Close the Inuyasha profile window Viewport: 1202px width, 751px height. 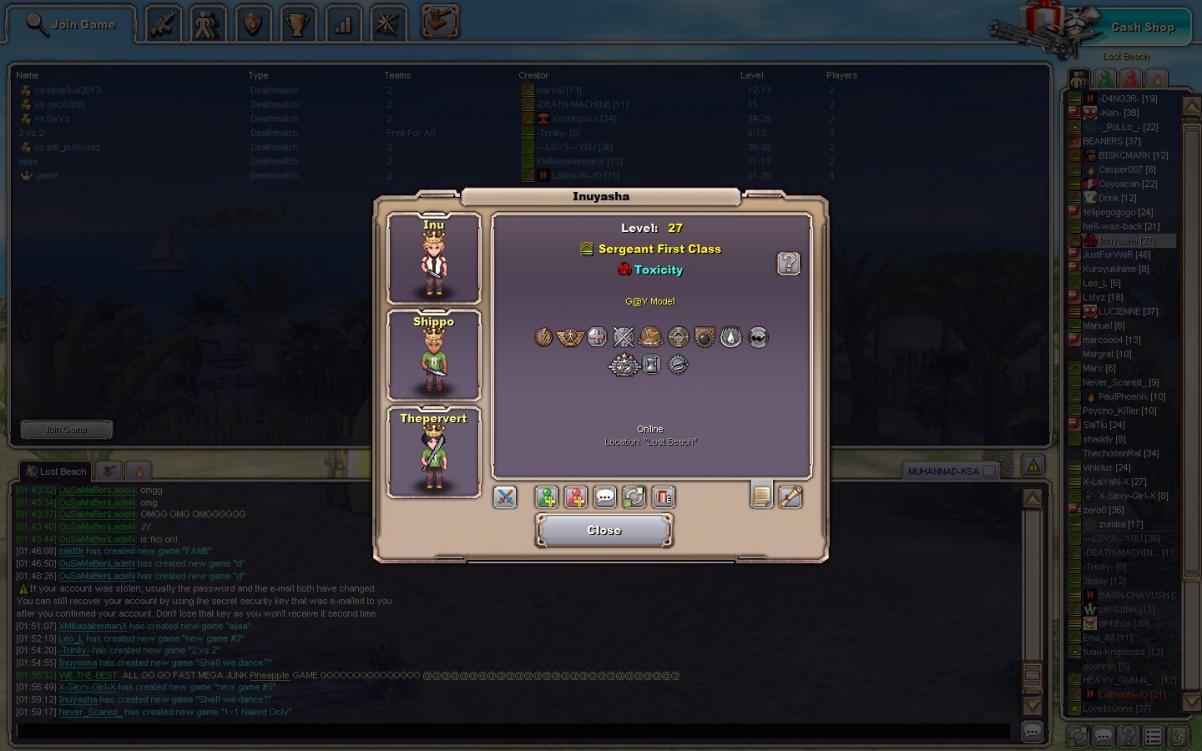point(604,530)
